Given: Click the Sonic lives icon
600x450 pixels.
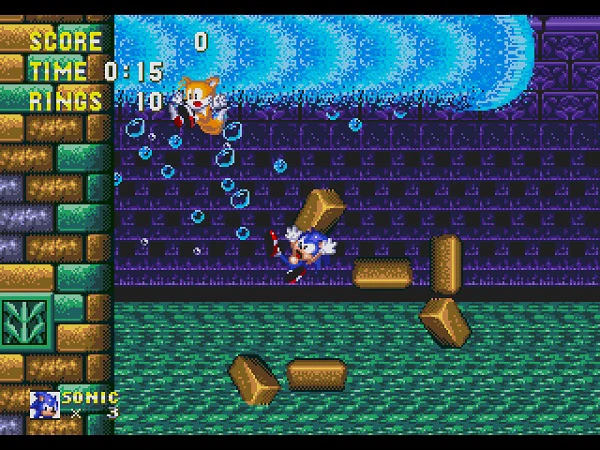Looking at the screenshot, I should [x=44, y=404].
